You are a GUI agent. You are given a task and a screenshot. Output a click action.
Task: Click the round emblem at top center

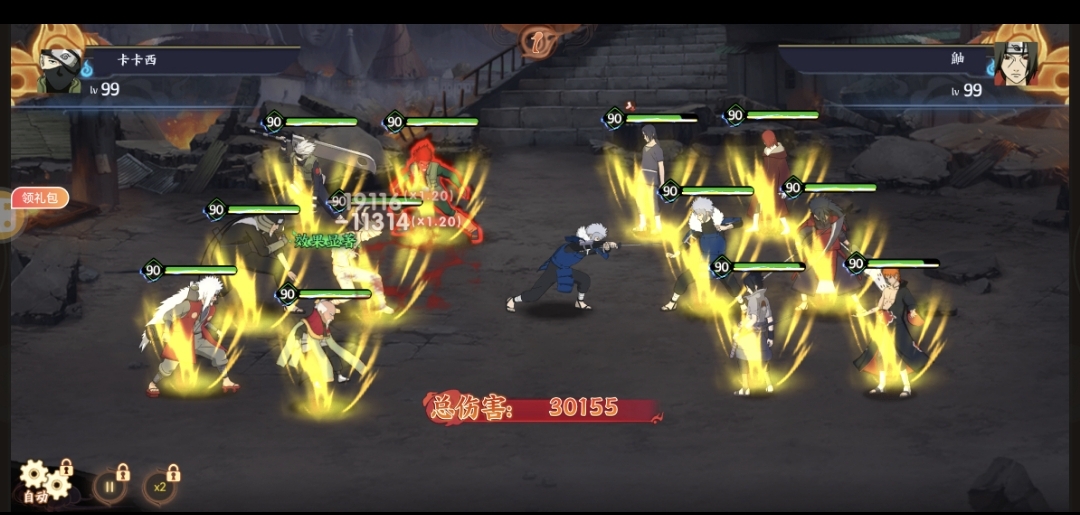pyautogui.click(x=540, y=42)
